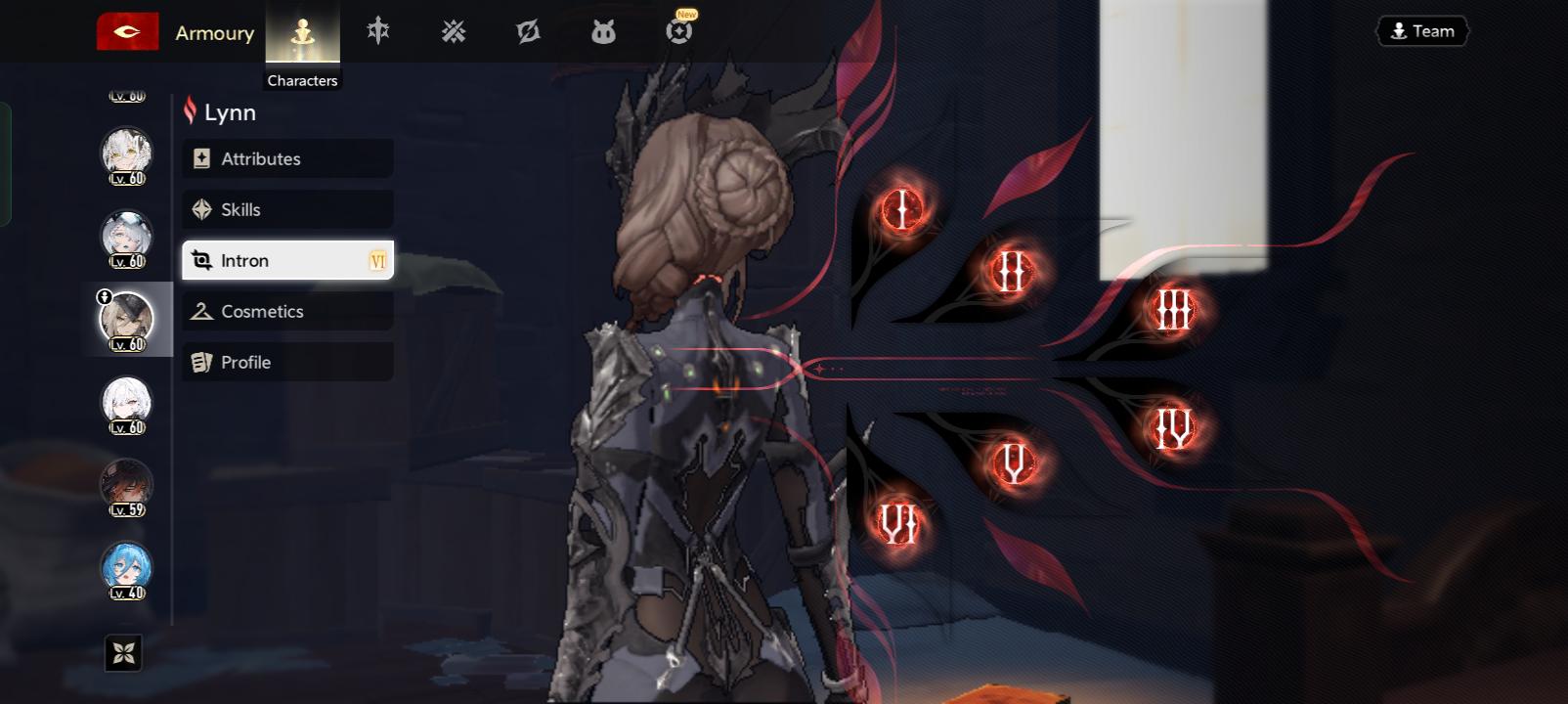Open the Team button
1568x704 pixels.
(x=1422, y=31)
